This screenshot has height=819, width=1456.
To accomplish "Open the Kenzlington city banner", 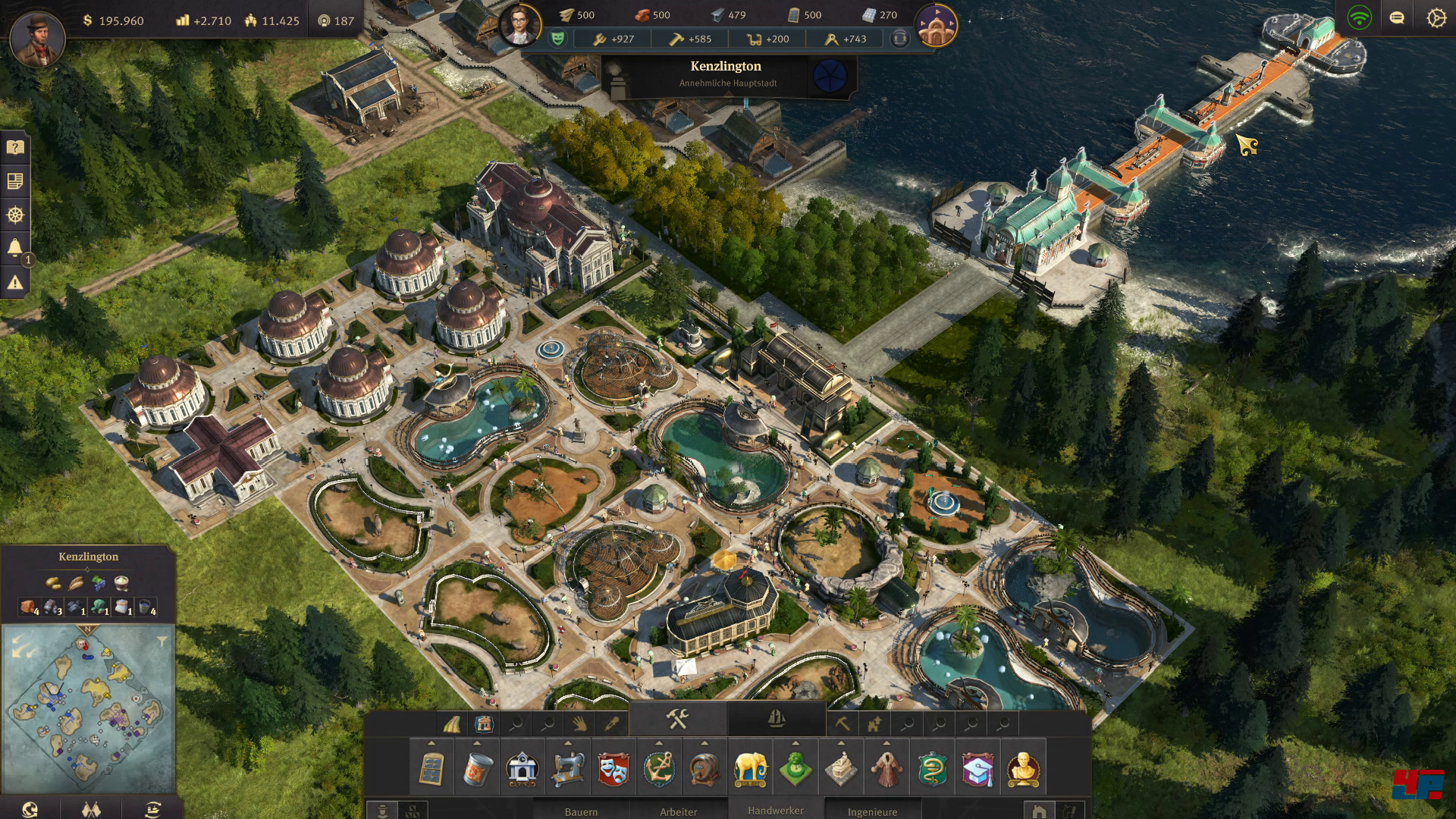I will (x=726, y=74).
